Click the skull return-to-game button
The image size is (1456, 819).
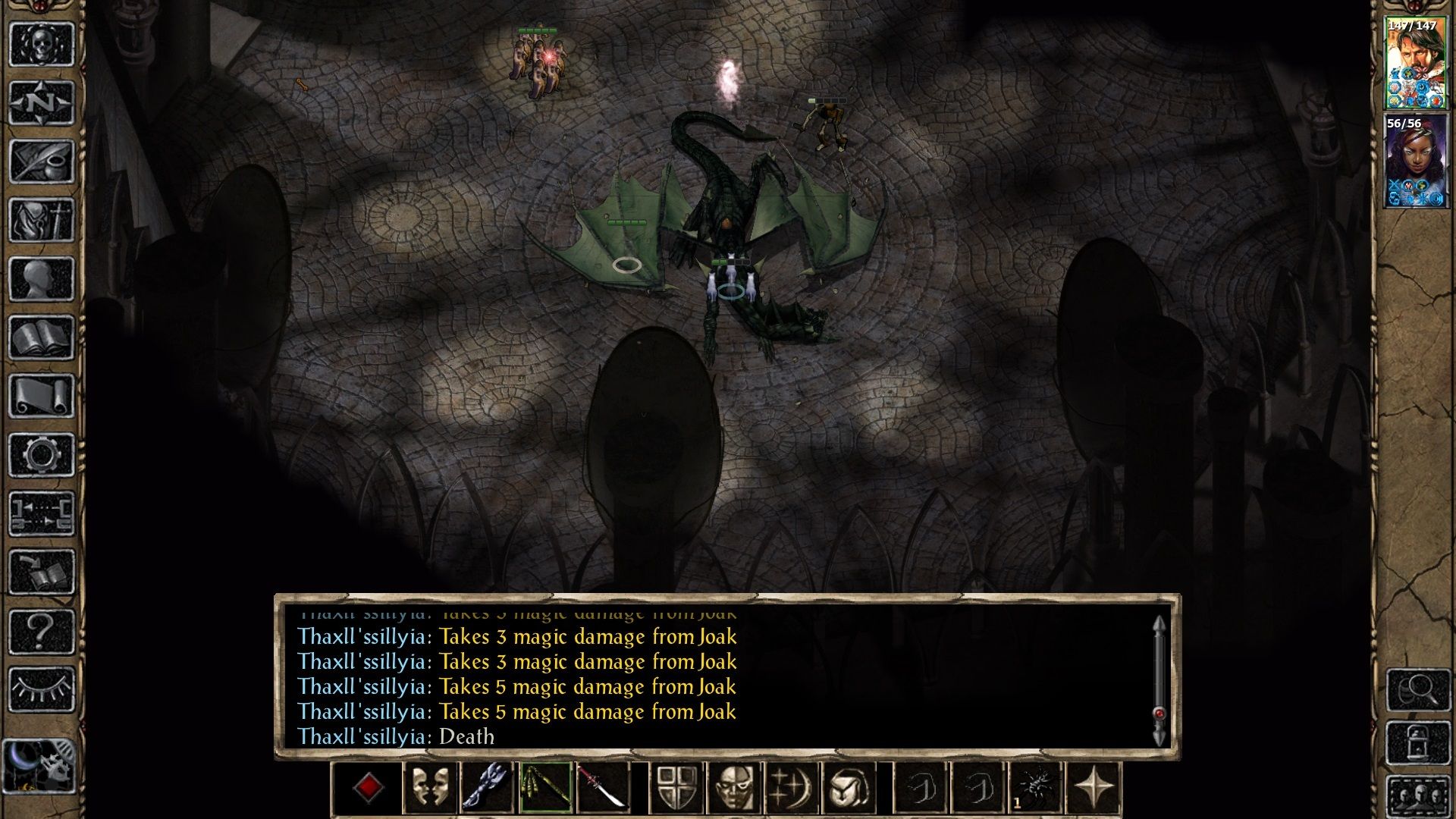[x=41, y=44]
